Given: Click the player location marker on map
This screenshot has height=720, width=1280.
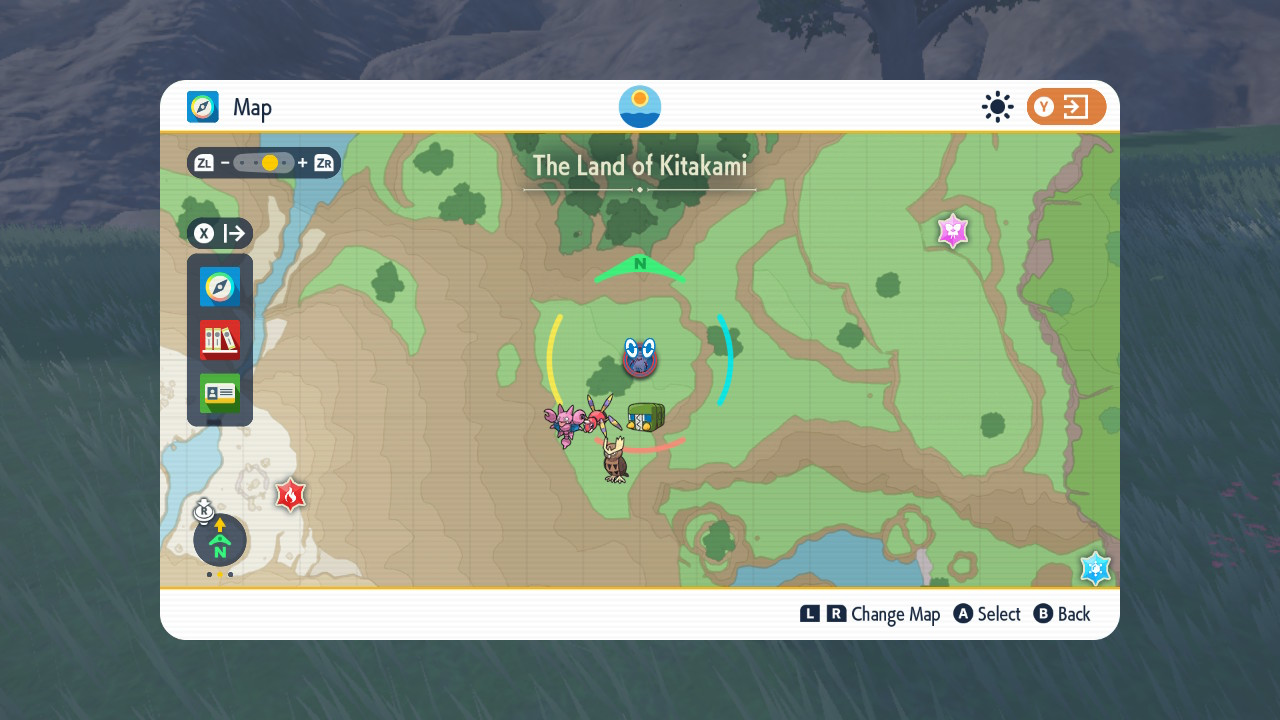Looking at the screenshot, I should click(x=640, y=357).
